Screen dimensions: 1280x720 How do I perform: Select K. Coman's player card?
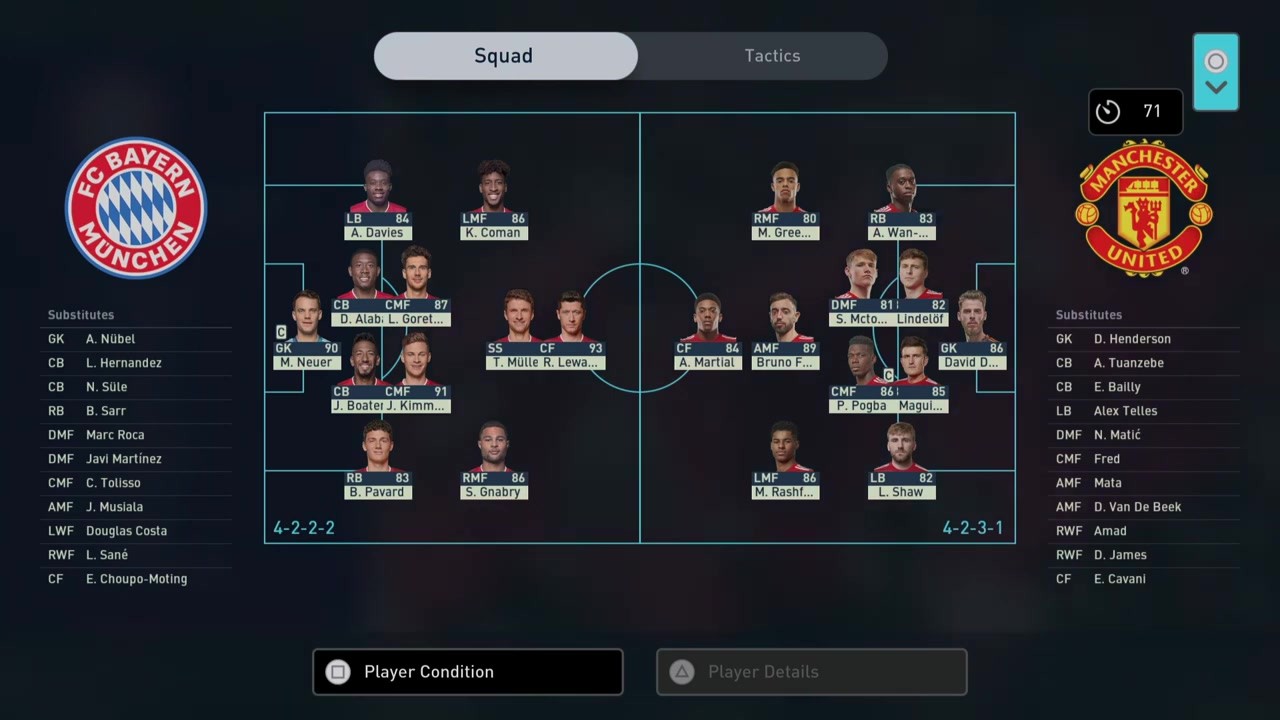(492, 200)
